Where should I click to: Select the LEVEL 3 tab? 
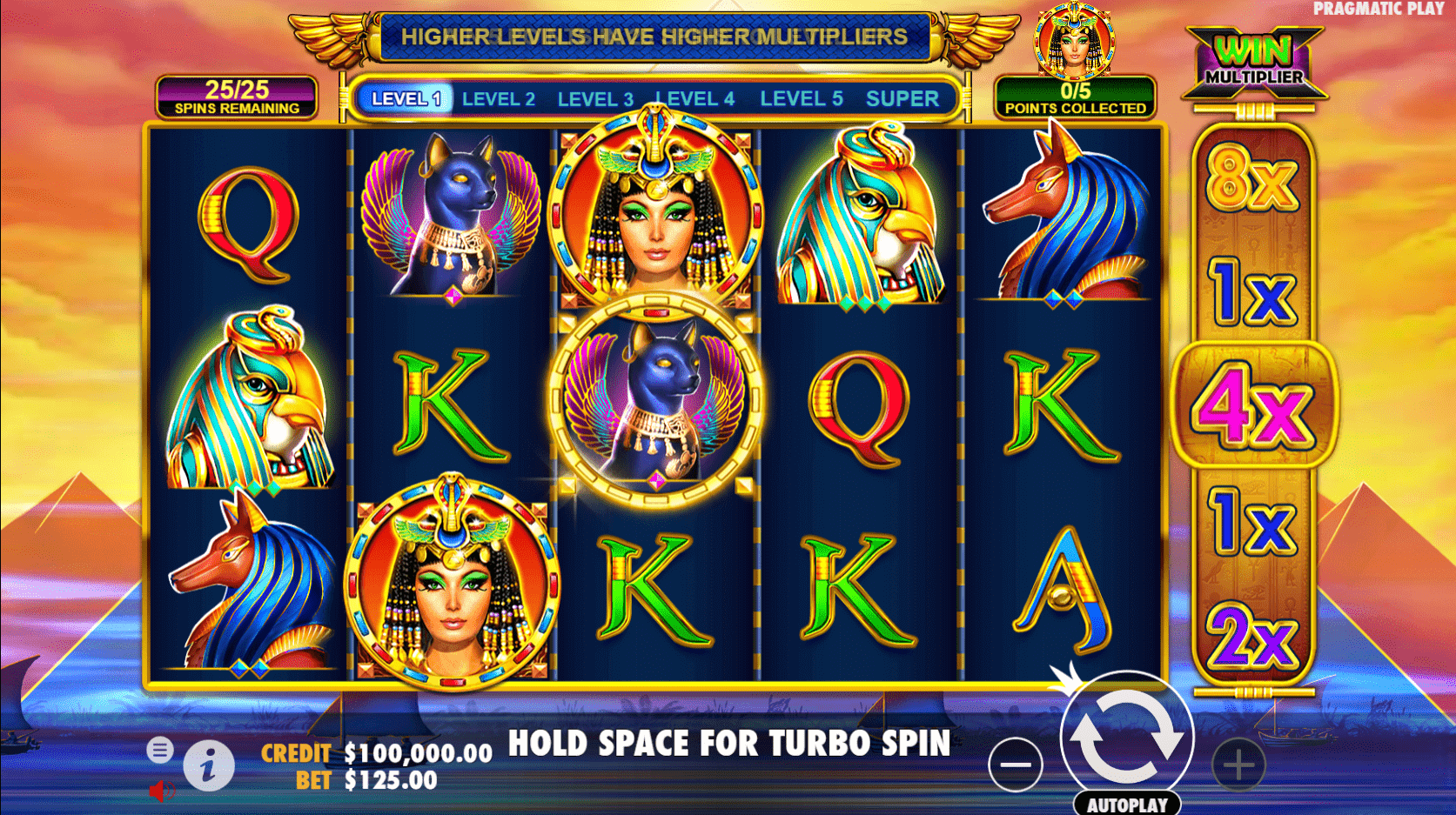tap(595, 98)
